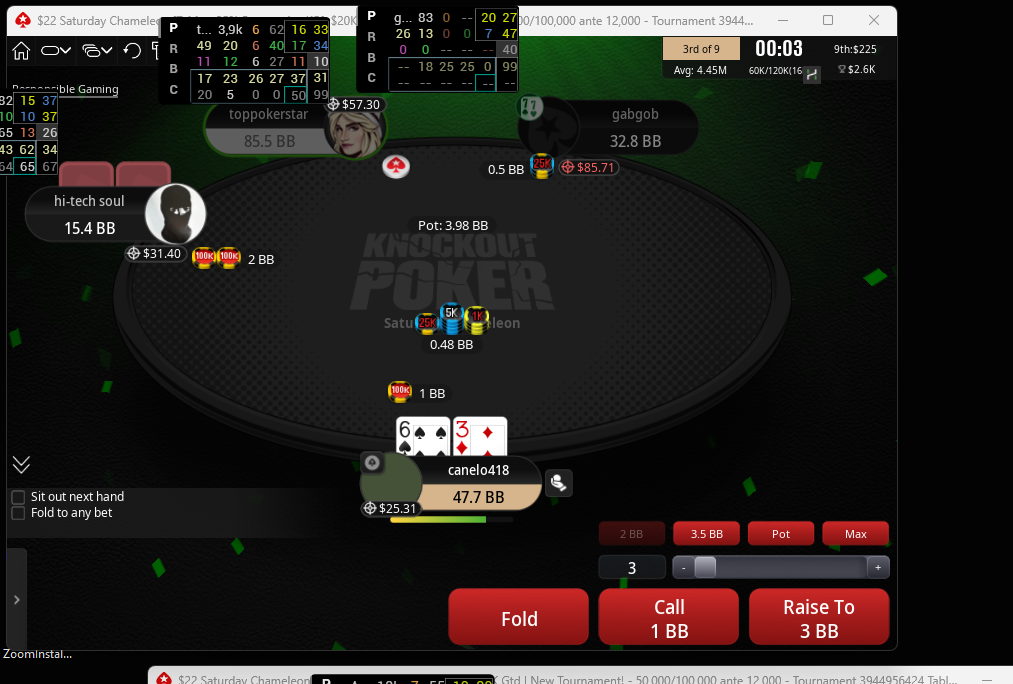Open the Responsible Gaming link
Viewport: 1013px width, 684px height.
[65, 89]
